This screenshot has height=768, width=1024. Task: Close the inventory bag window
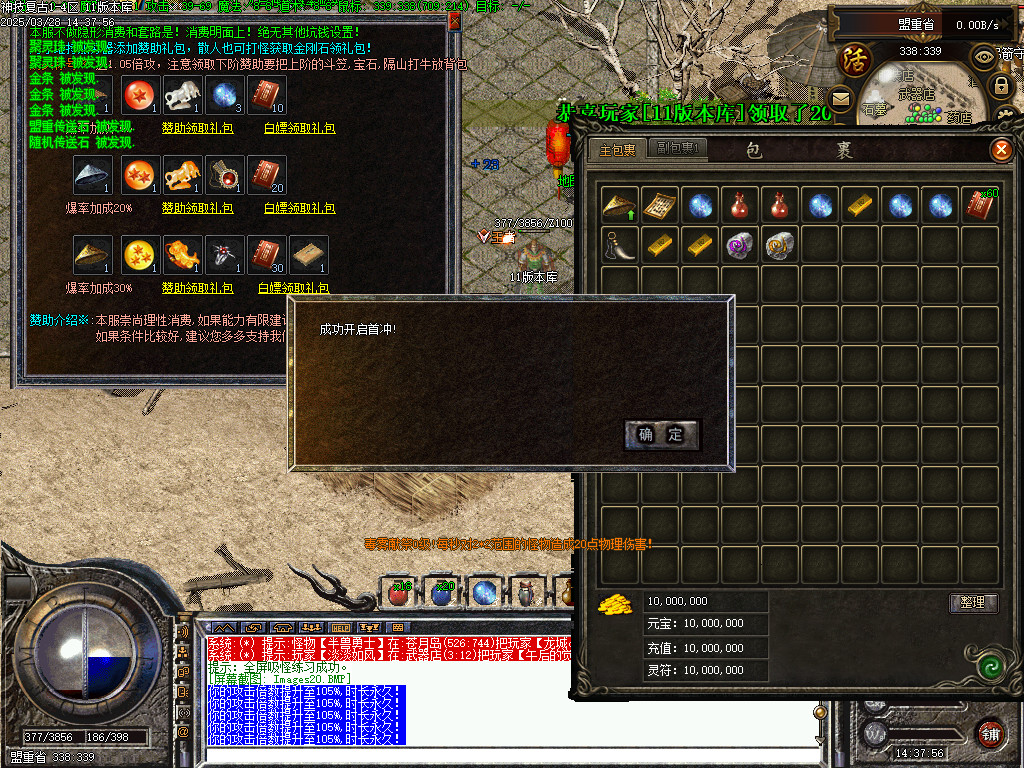pyautogui.click(x=1000, y=151)
